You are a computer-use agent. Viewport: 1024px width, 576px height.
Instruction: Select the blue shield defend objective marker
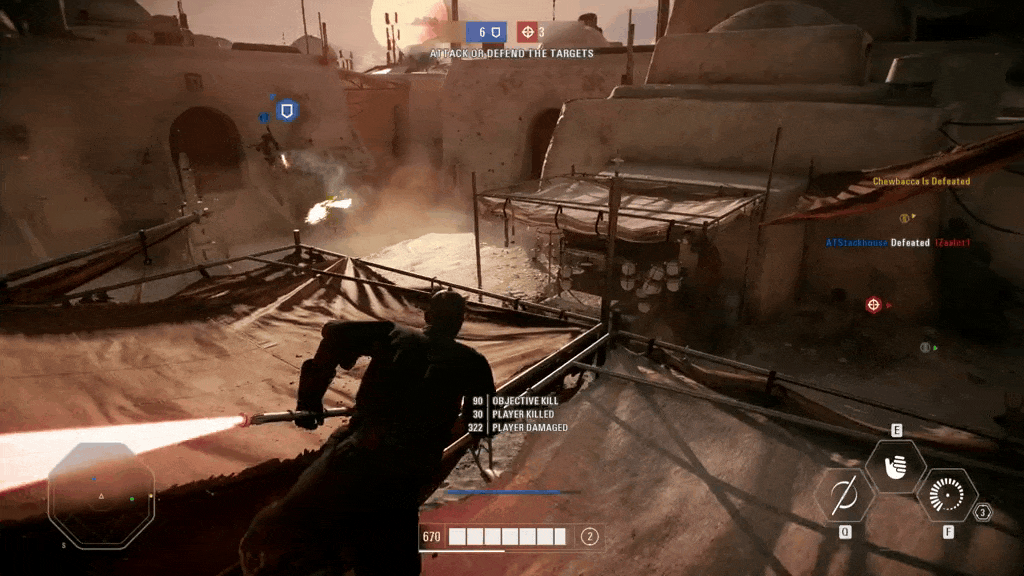(287, 110)
